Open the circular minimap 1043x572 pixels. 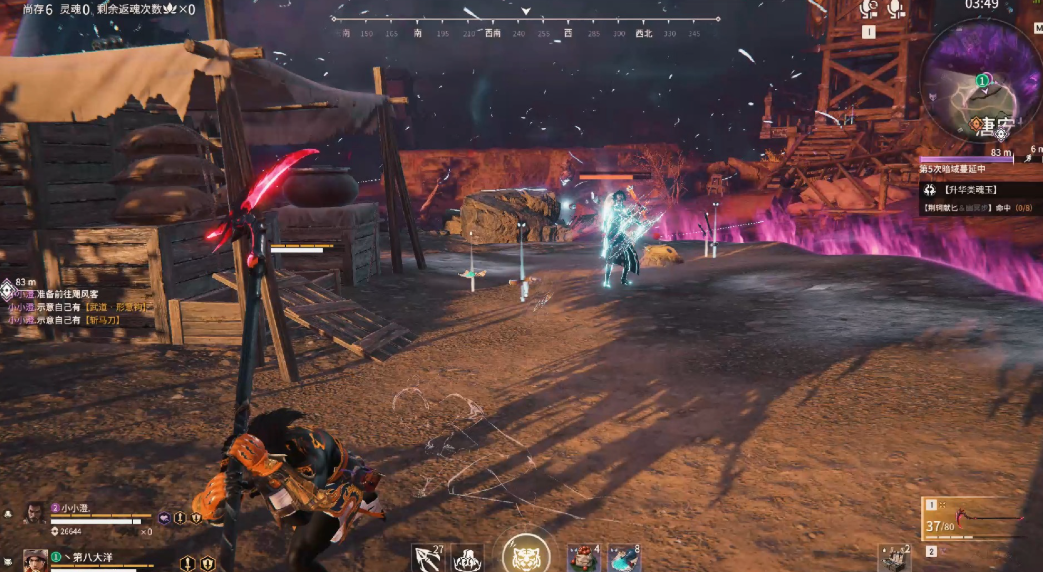[982, 83]
